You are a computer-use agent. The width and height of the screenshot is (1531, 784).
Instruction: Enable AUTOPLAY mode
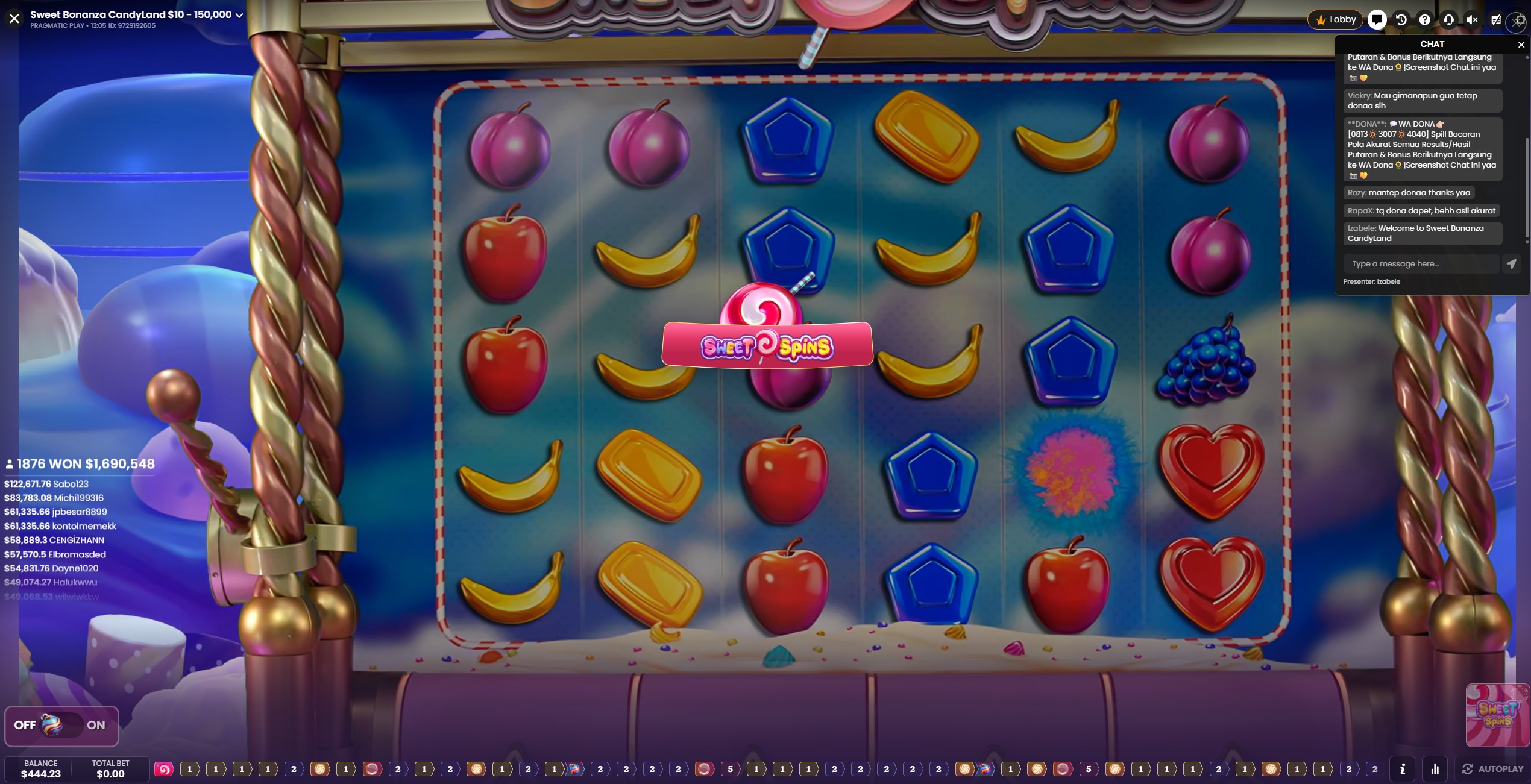click(x=1494, y=769)
